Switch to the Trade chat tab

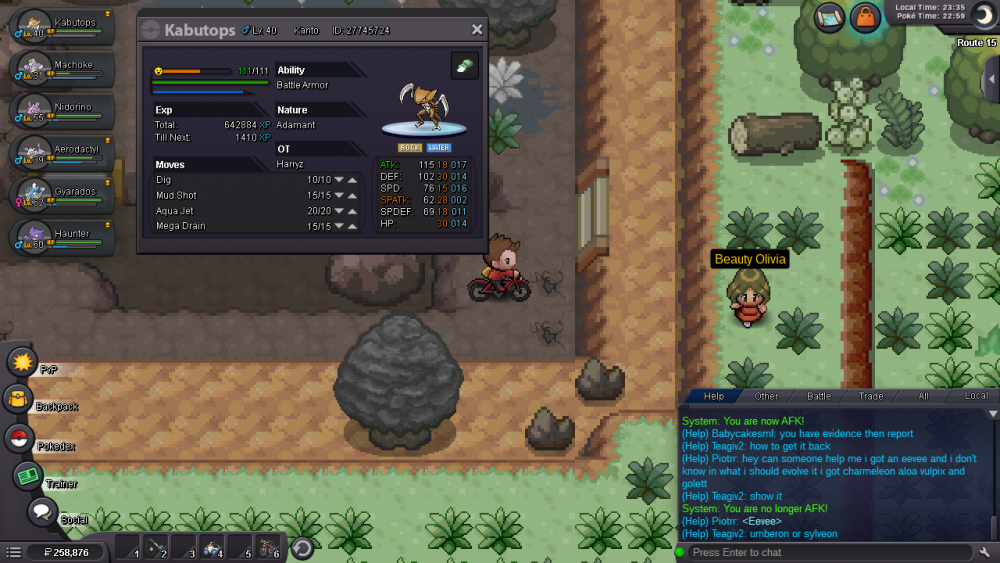tap(871, 396)
